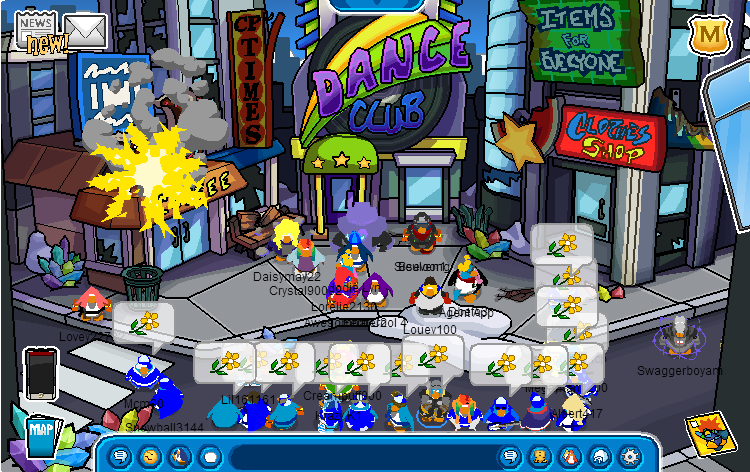
Task: Select the snowball throw button
Action: (210, 457)
